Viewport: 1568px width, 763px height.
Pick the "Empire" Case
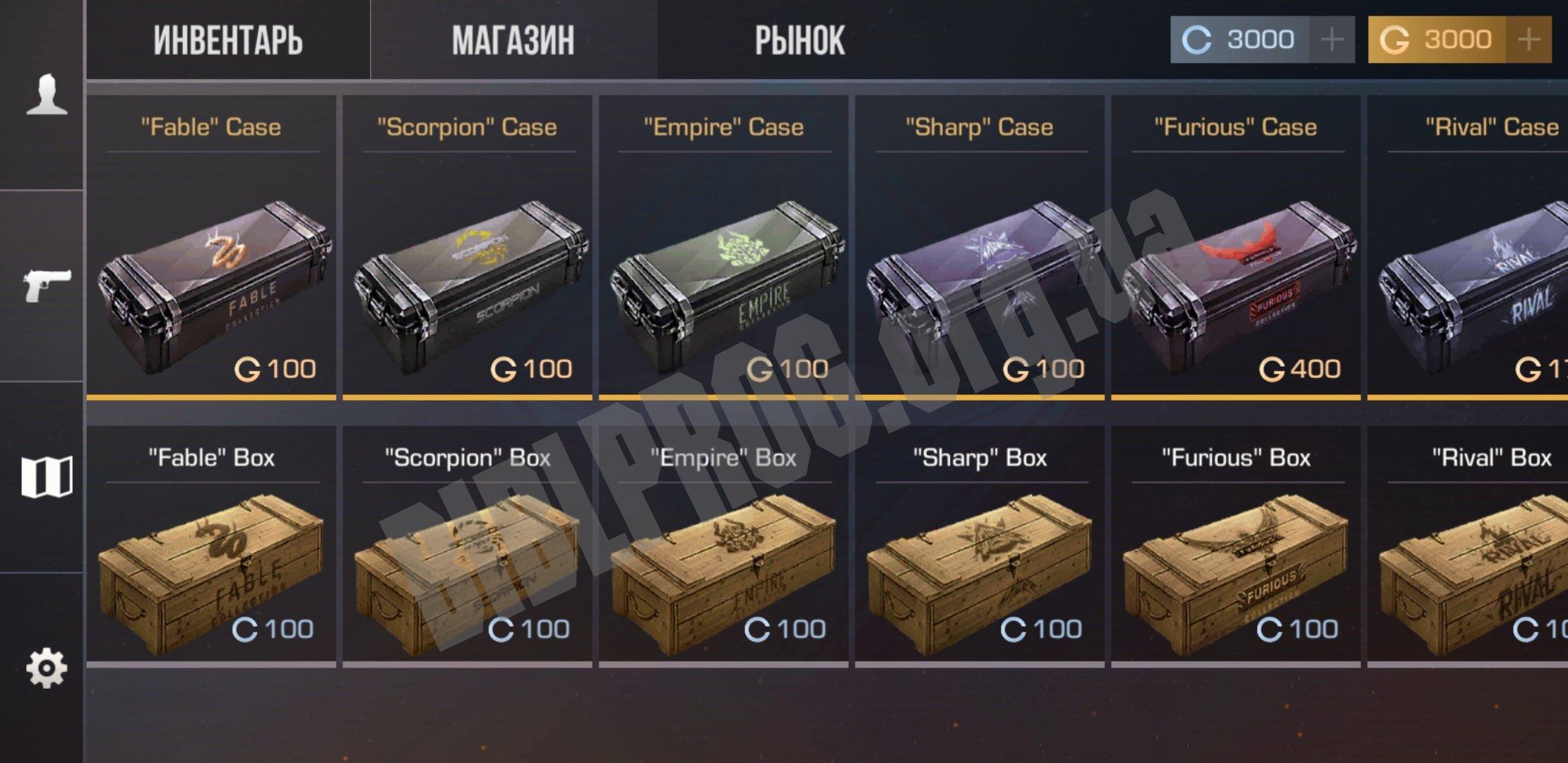point(723,247)
